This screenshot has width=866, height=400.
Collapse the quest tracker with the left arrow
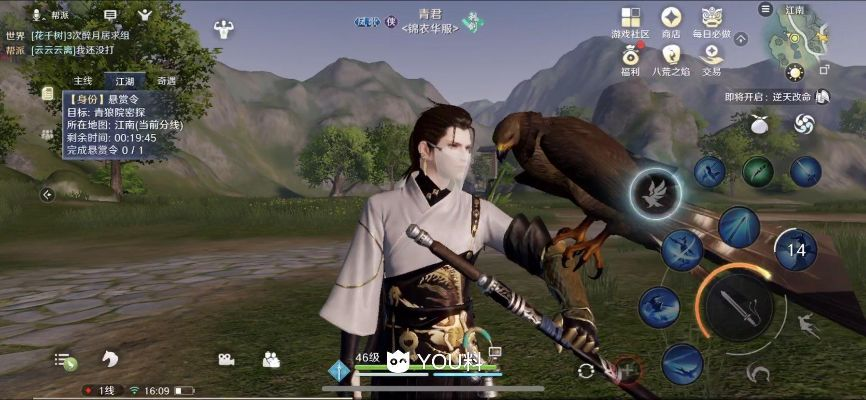47,194
